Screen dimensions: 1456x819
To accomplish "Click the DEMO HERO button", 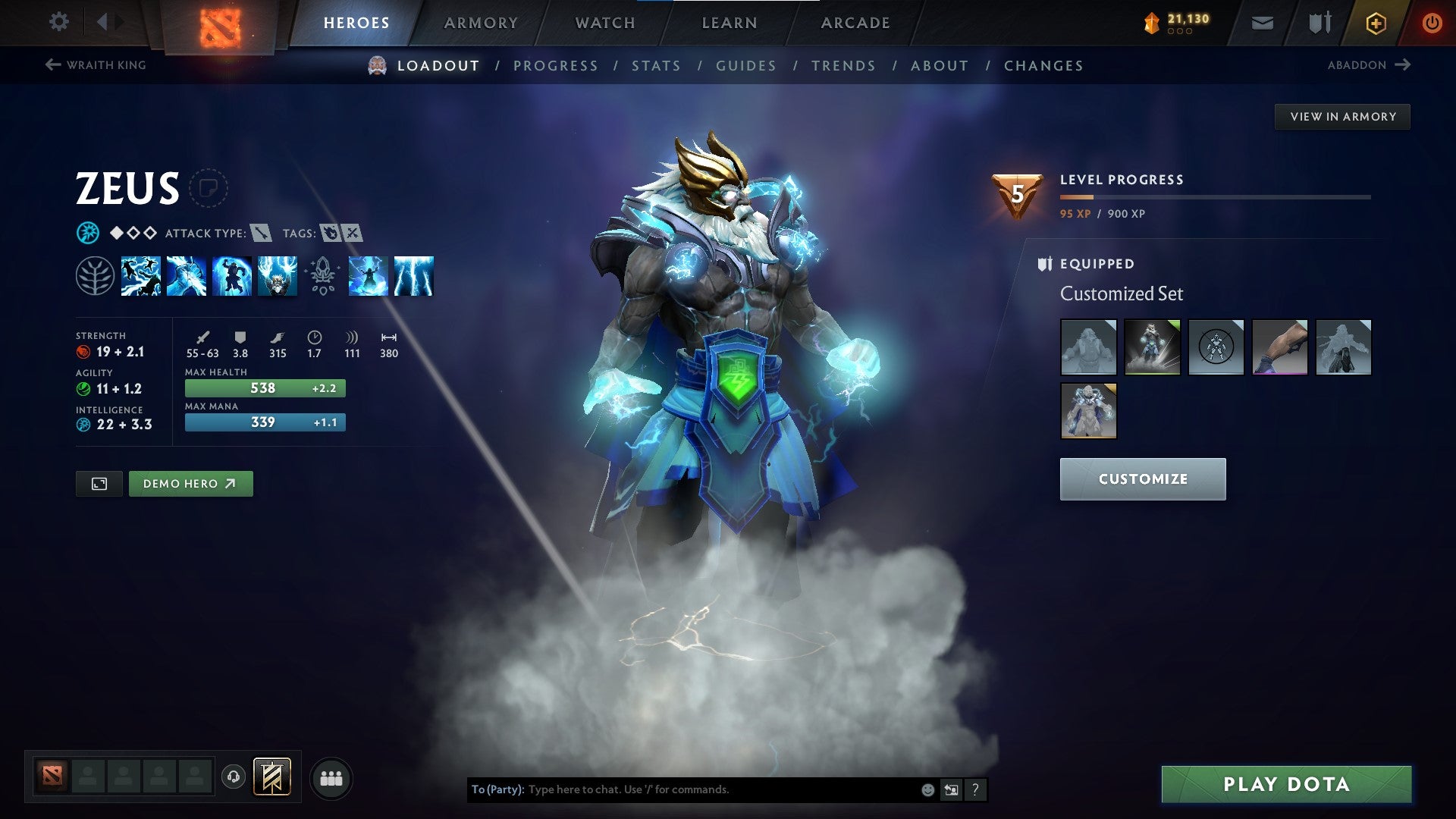I will (x=190, y=483).
